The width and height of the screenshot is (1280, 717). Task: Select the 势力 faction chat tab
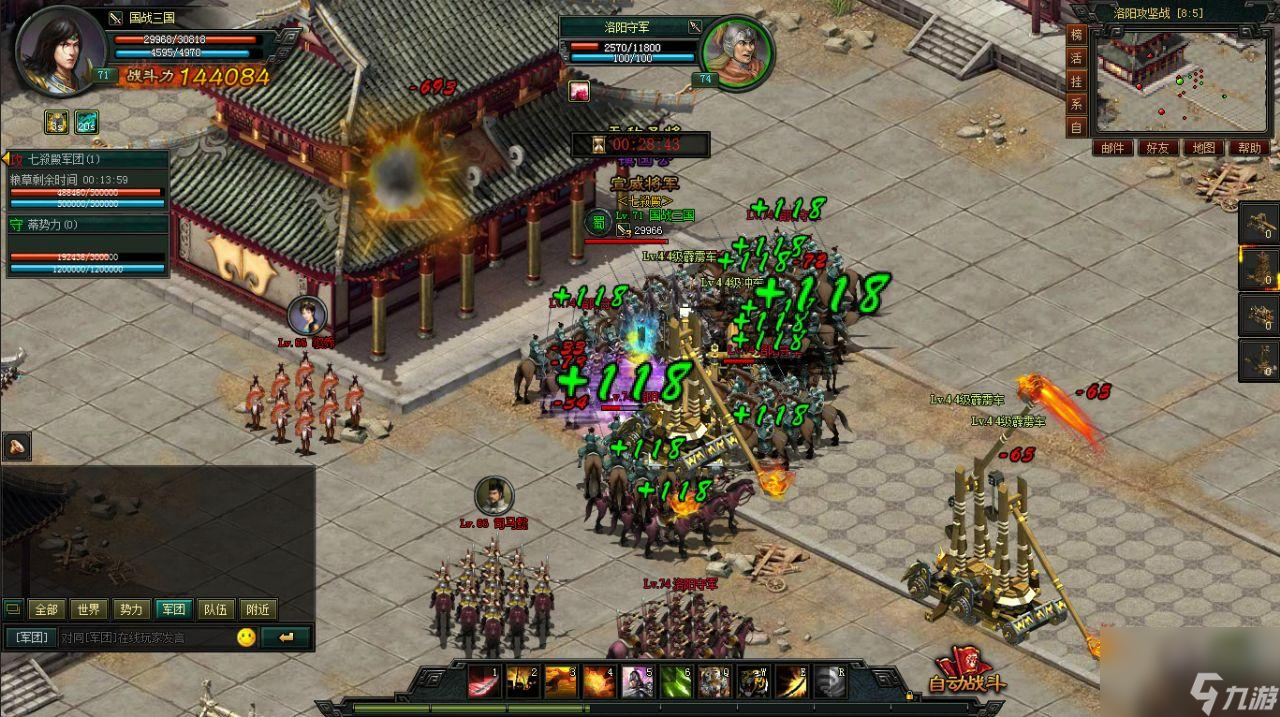(131, 609)
